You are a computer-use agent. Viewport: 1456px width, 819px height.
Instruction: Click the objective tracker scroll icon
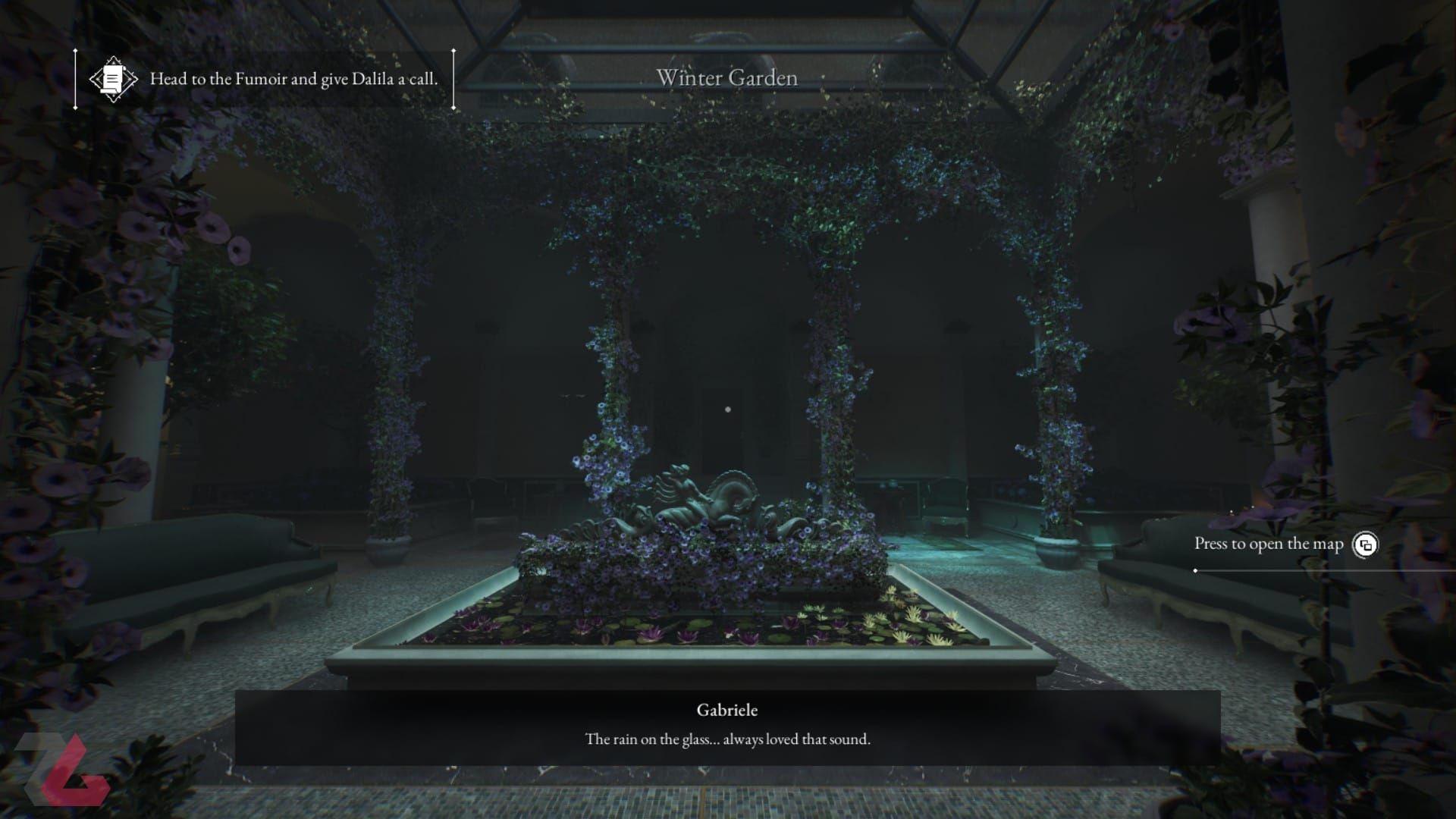pos(113,79)
